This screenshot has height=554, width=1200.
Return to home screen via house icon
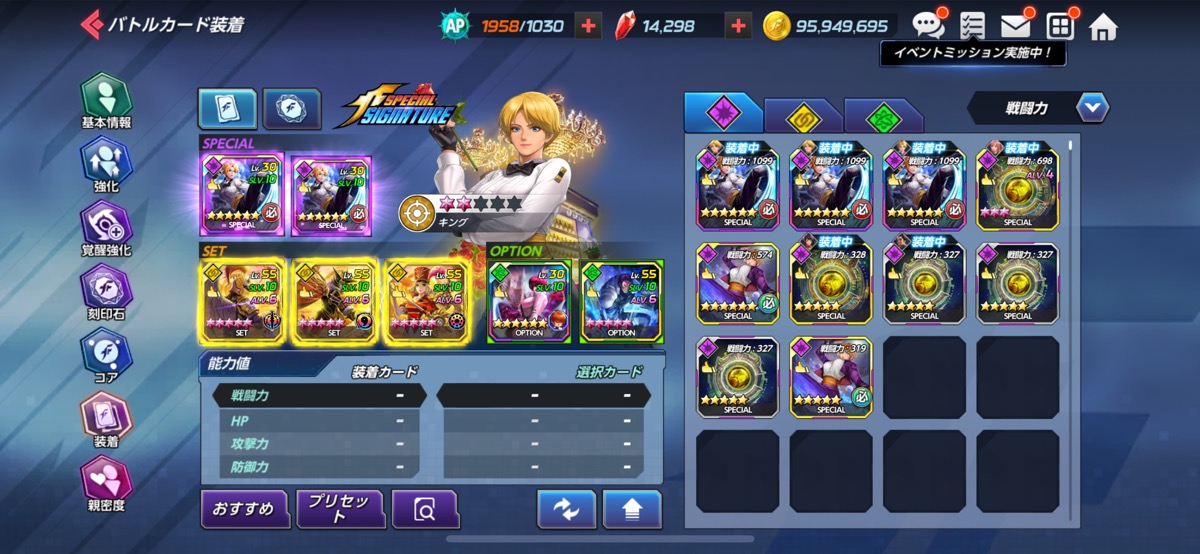pos(1102,26)
